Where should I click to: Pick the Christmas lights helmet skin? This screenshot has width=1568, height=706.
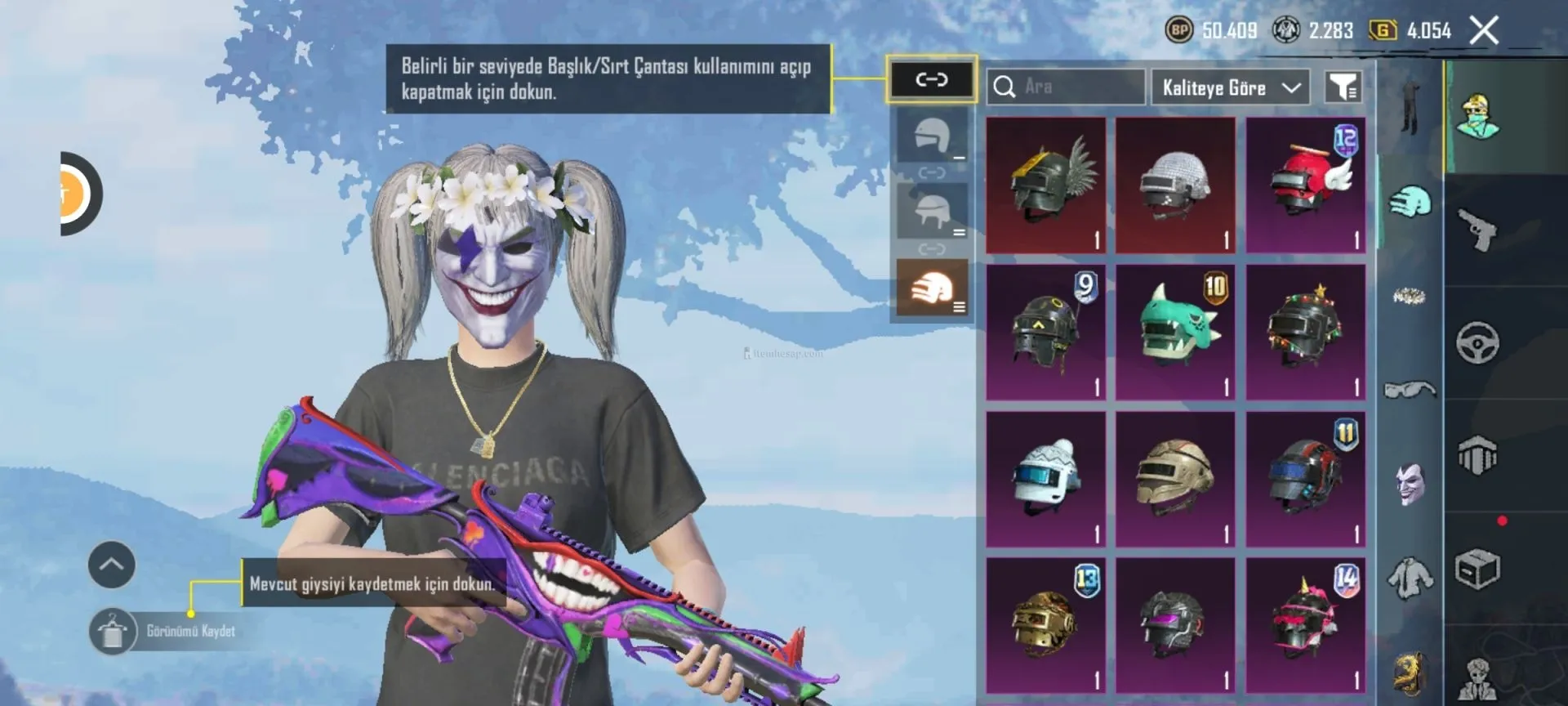[x=1305, y=332]
